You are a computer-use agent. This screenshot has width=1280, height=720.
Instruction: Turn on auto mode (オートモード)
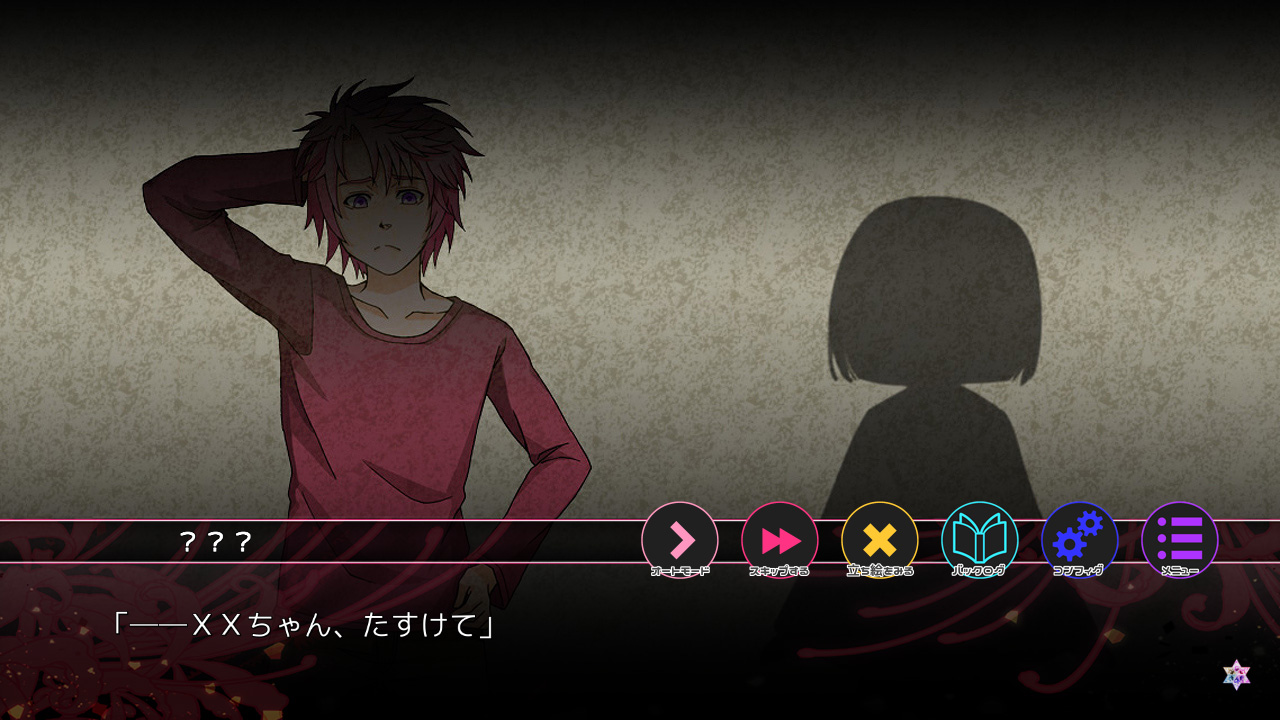pos(680,540)
